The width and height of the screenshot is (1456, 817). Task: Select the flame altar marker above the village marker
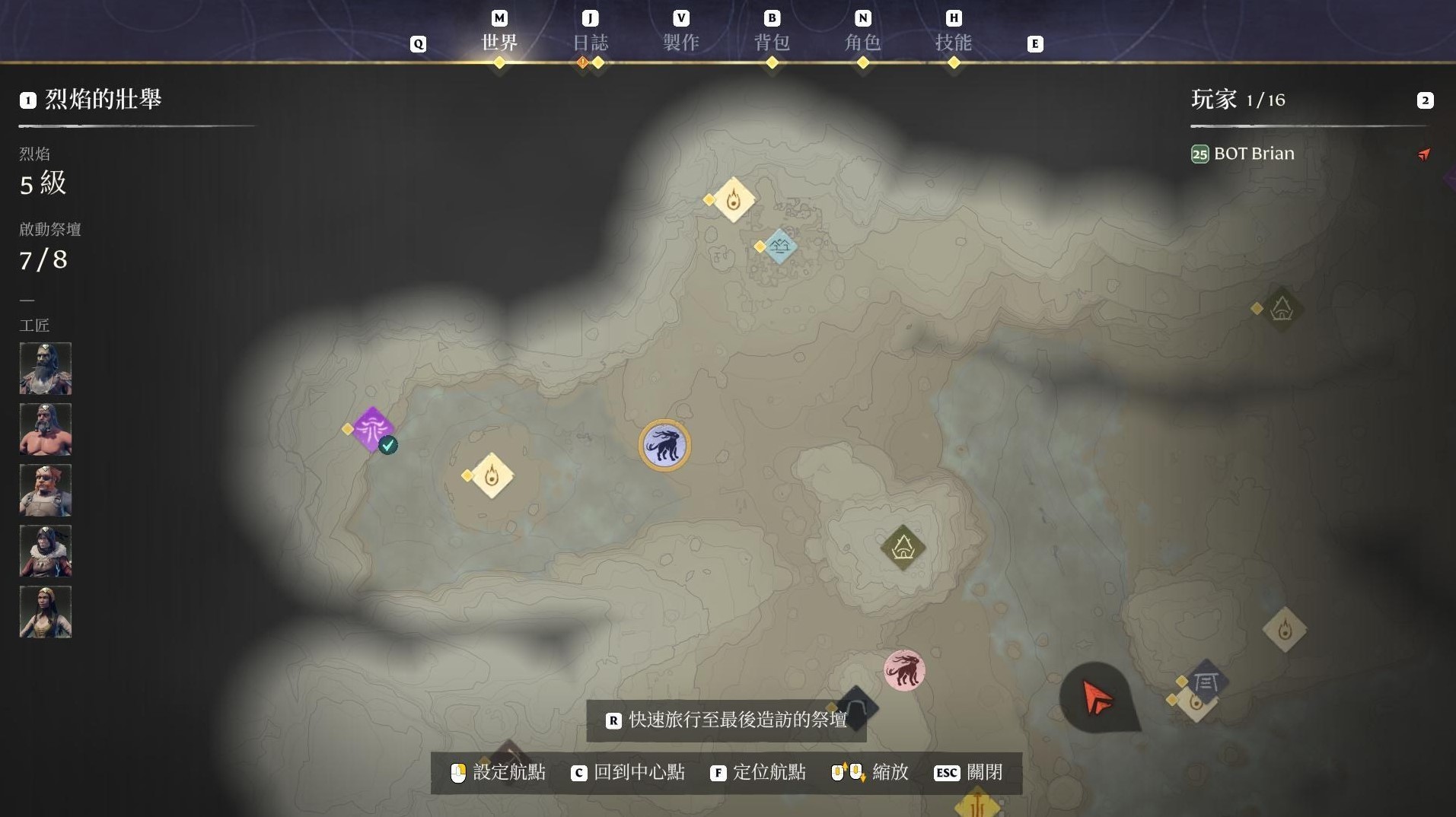pos(733,200)
